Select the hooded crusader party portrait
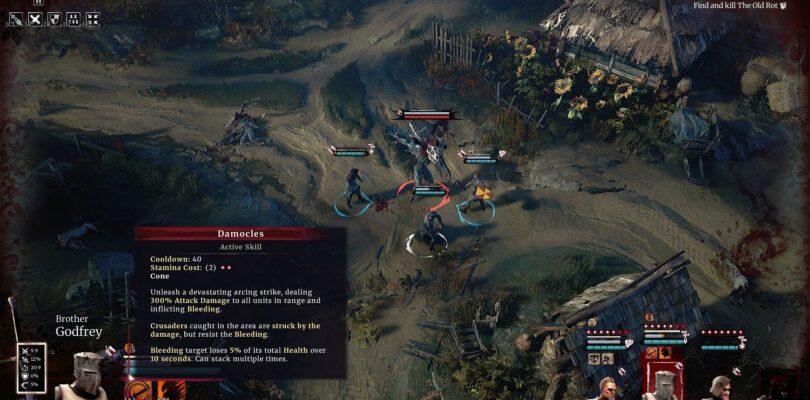 tap(720, 386)
